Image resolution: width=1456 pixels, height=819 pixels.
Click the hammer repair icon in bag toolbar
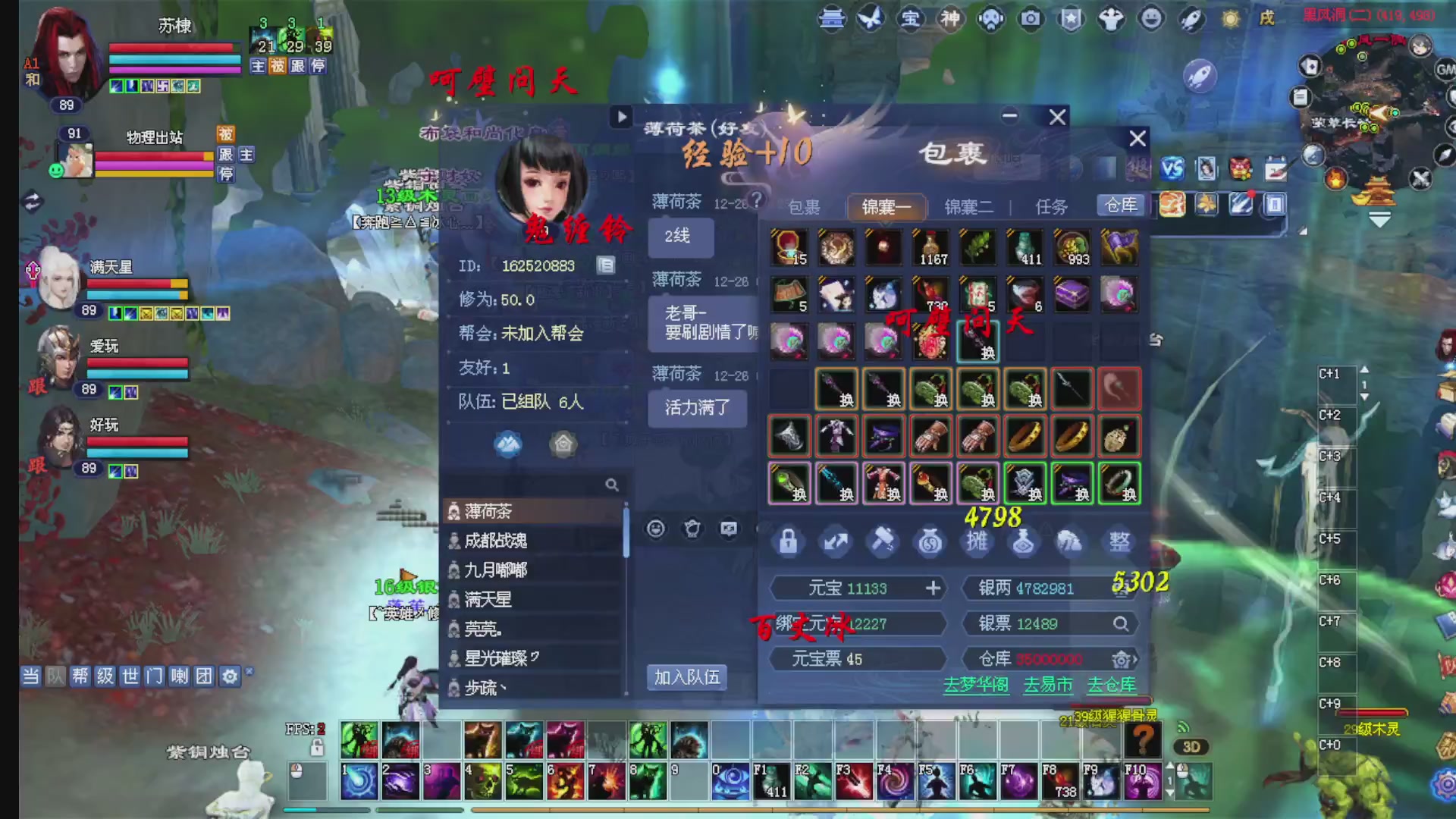pyautogui.click(x=883, y=541)
